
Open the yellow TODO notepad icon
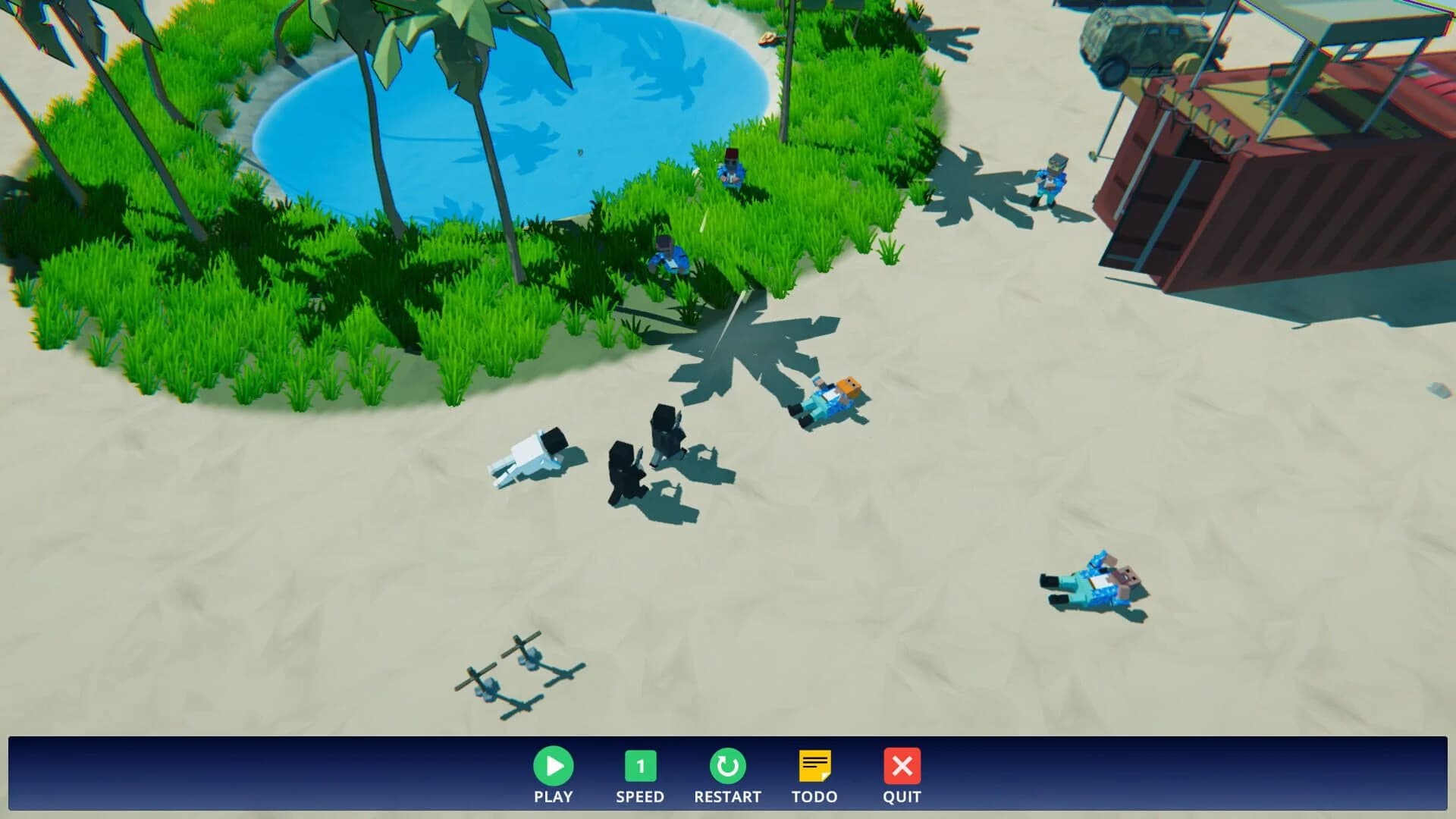click(x=816, y=767)
